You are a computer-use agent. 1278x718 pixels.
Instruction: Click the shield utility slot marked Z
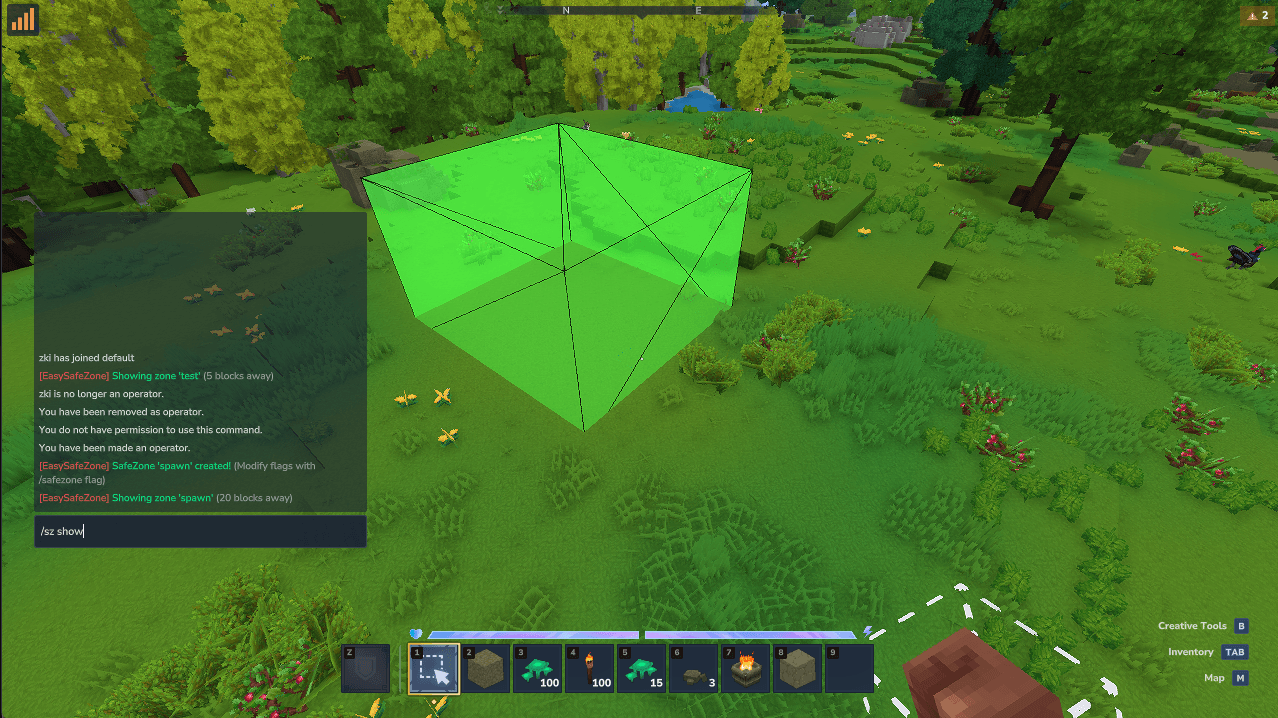click(365, 668)
